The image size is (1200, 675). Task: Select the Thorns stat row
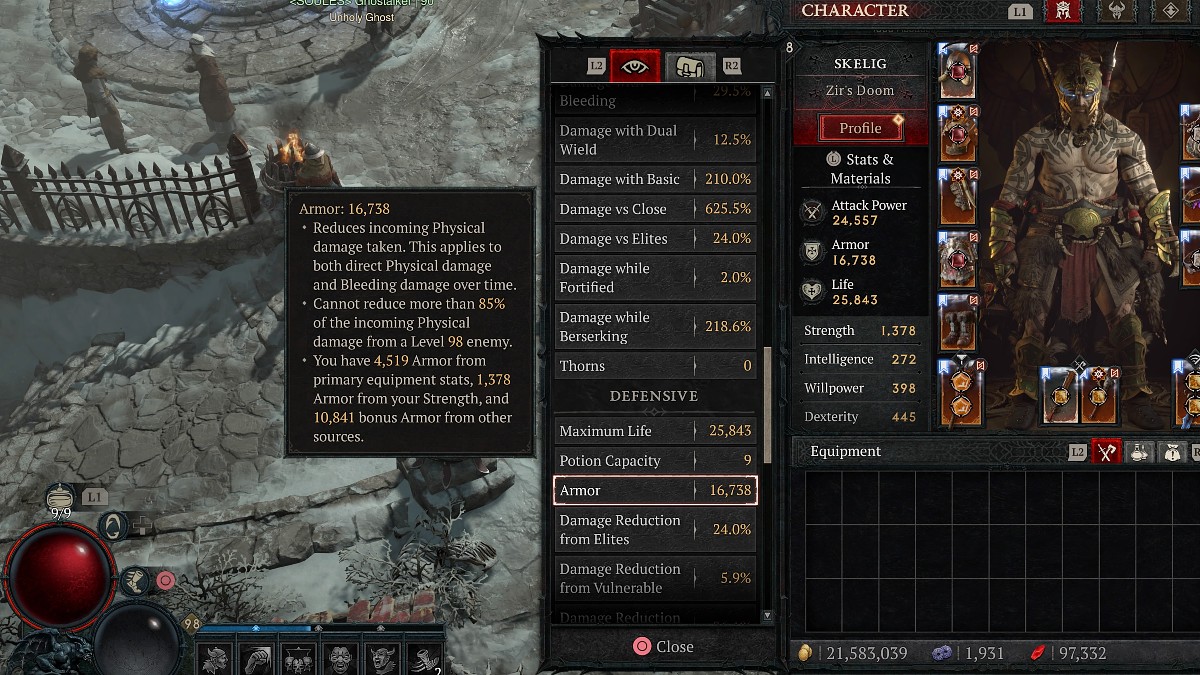point(655,366)
